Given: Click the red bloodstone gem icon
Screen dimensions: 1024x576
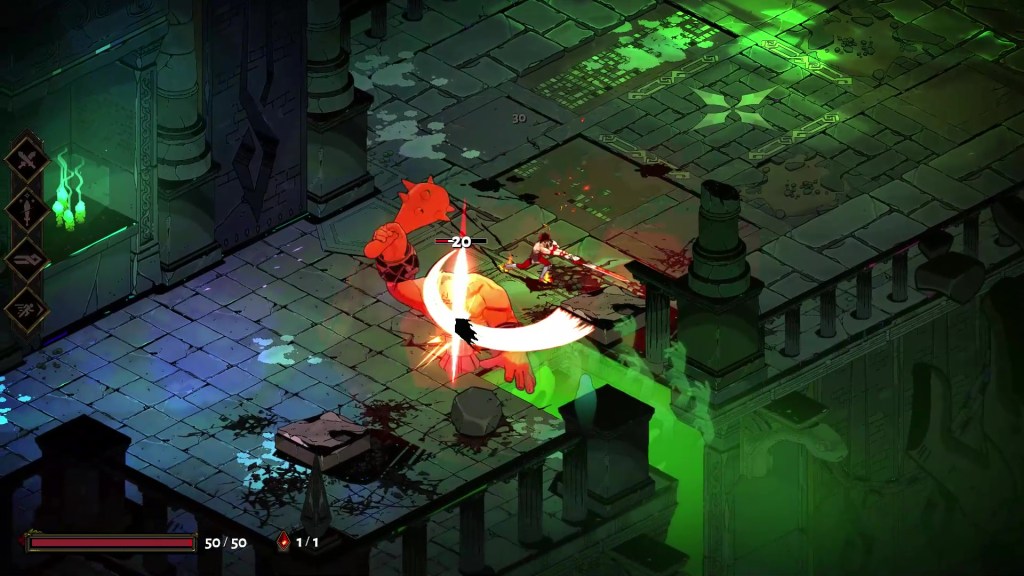Looking at the screenshot, I should coord(284,542).
